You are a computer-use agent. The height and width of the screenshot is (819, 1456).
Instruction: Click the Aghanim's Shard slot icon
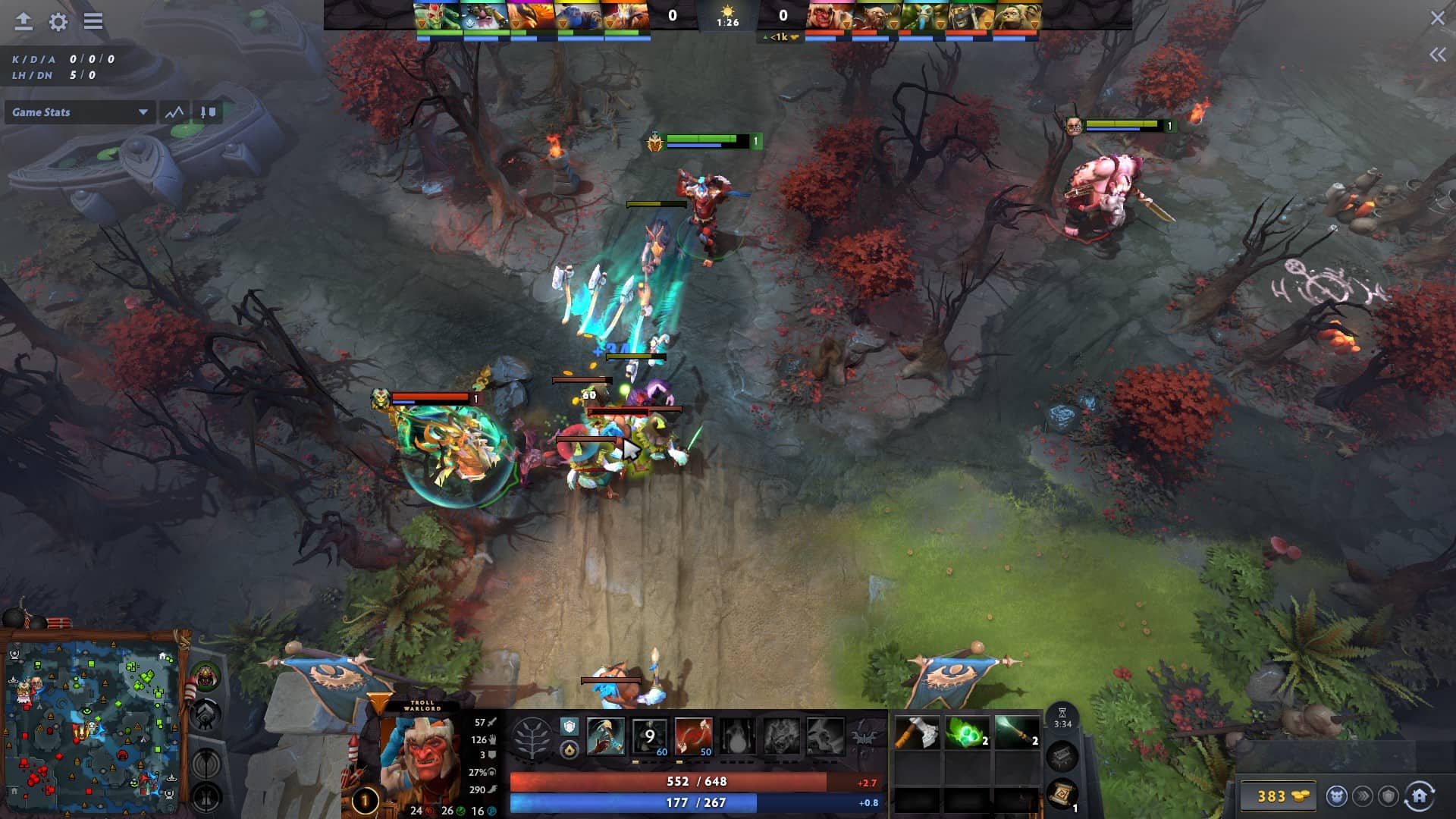point(570,727)
